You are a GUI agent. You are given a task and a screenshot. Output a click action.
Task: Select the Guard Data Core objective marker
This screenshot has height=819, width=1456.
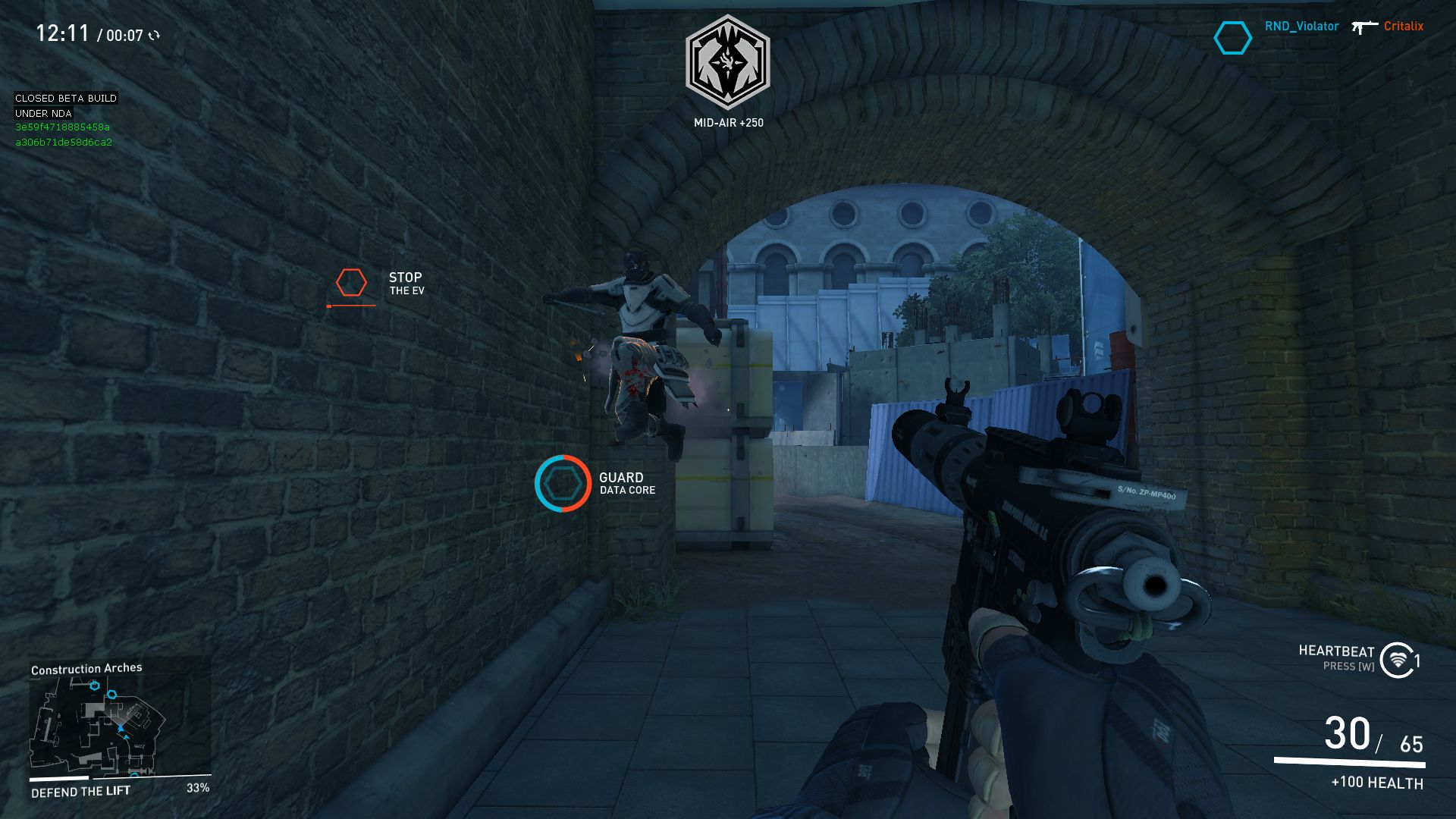point(563,484)
